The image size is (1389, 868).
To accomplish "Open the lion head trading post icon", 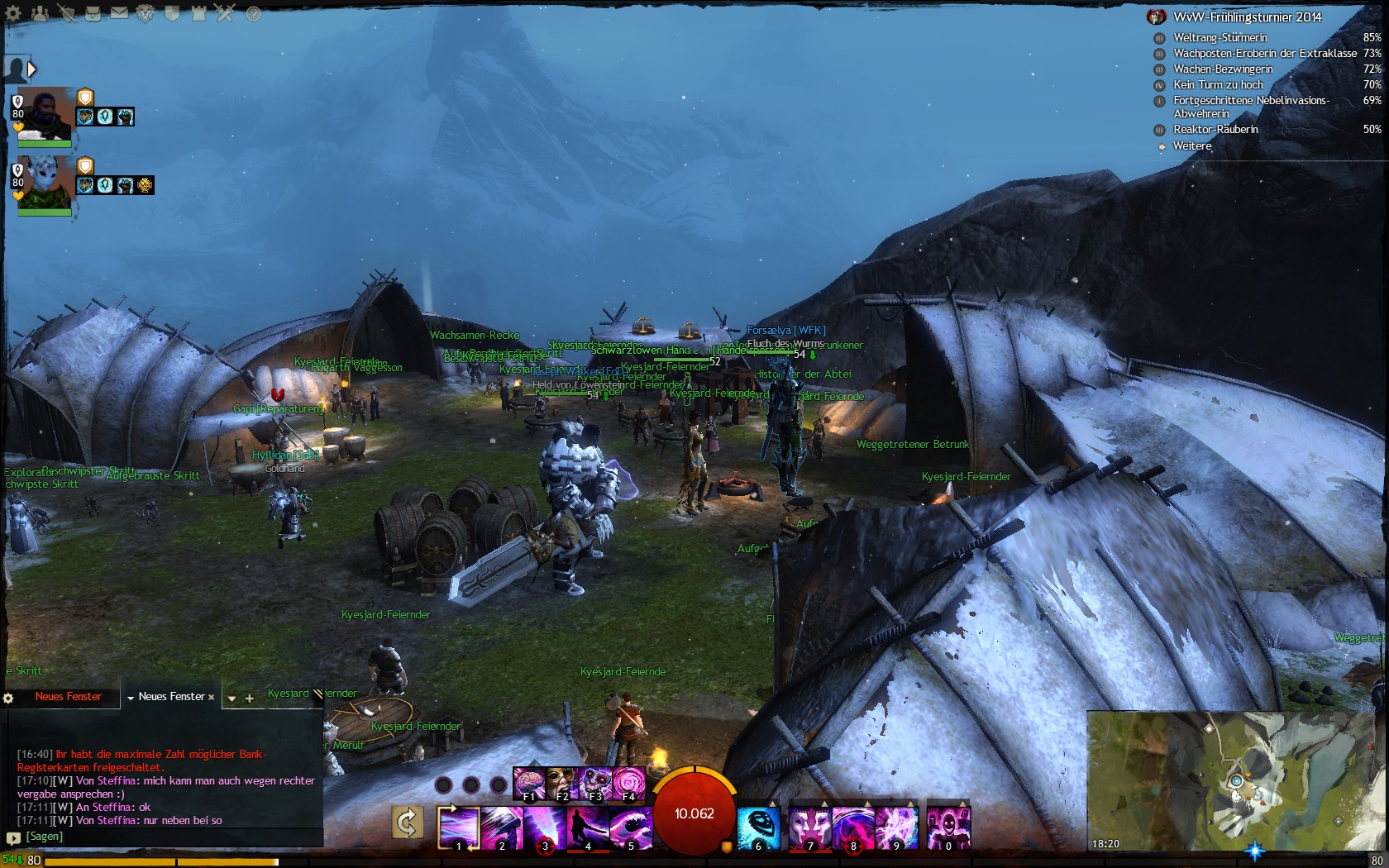I will [146, 13].
